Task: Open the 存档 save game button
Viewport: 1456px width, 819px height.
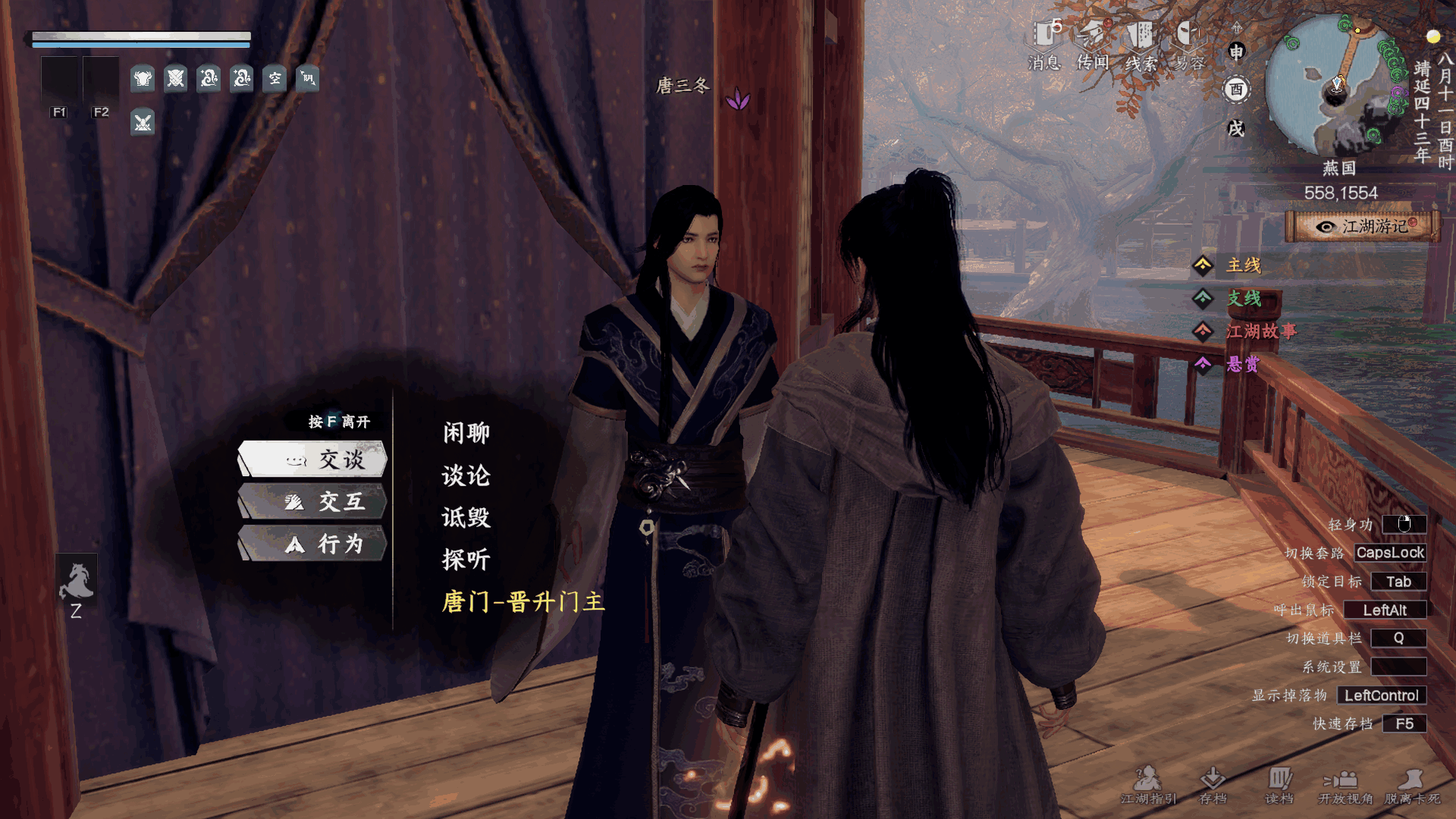Action: [1213, 784]
